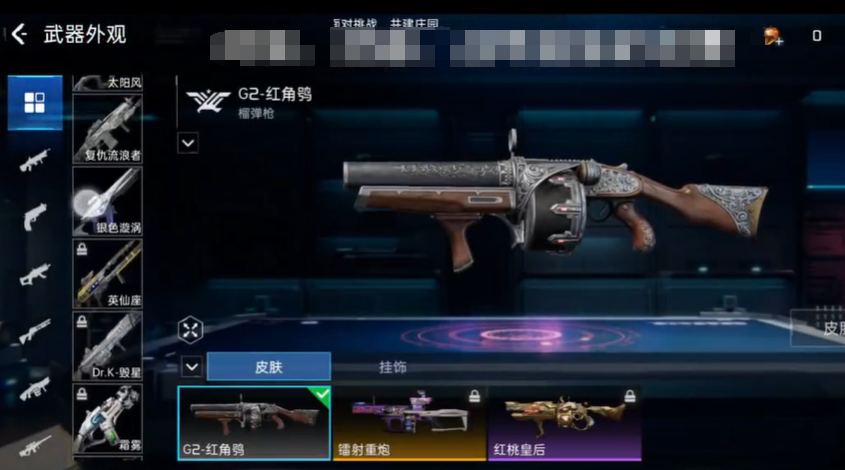845x470 pixels.
Task: Choose the locked 镭射重炮 skin card
Action: [x=408, y=422]
